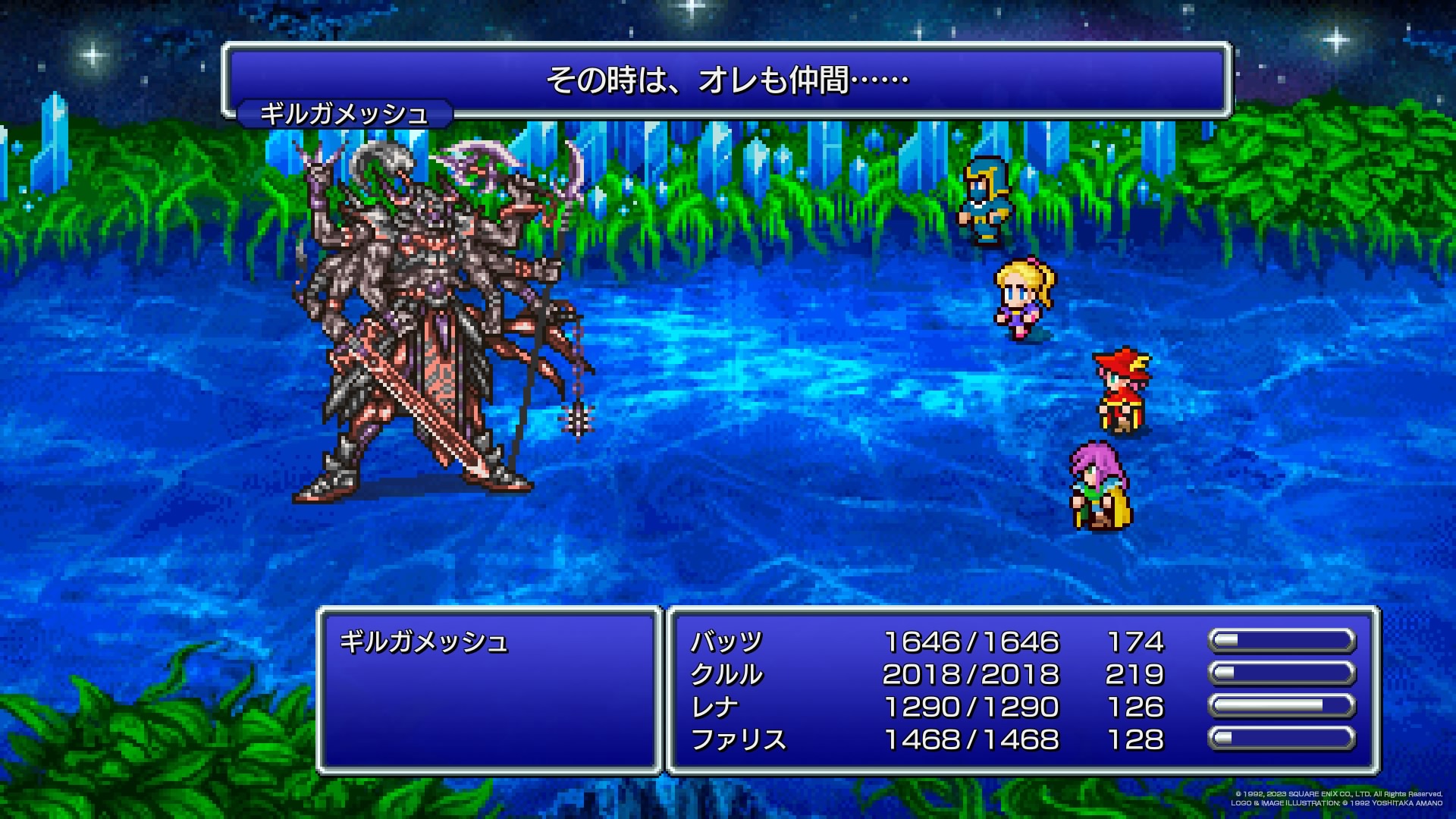
Task: Choose バッツ in the party status list
Action: pos(726,642)
